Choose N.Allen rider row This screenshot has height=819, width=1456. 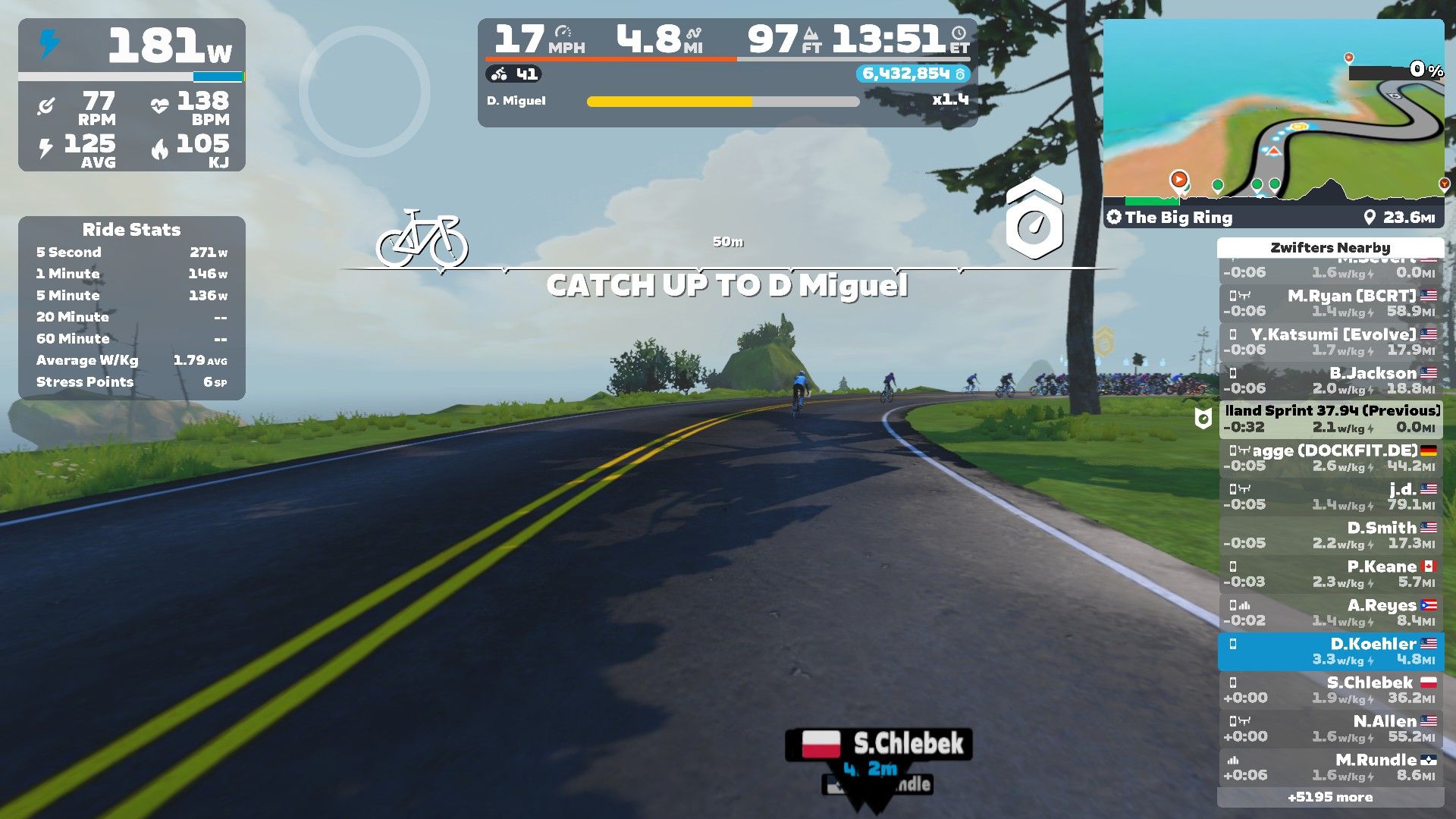pos(1331,729)
